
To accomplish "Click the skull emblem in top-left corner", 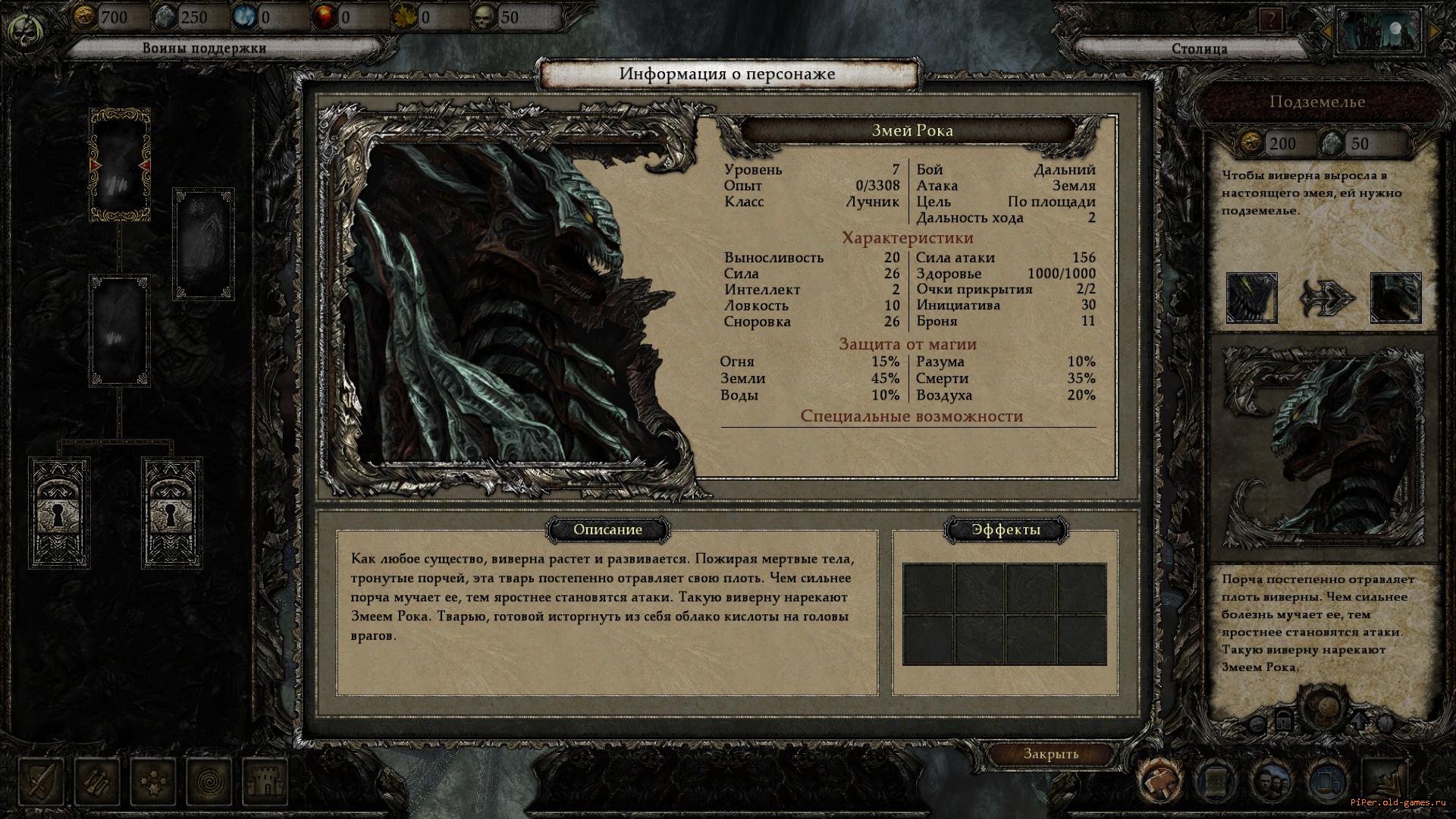I will [x=27, y=32].
